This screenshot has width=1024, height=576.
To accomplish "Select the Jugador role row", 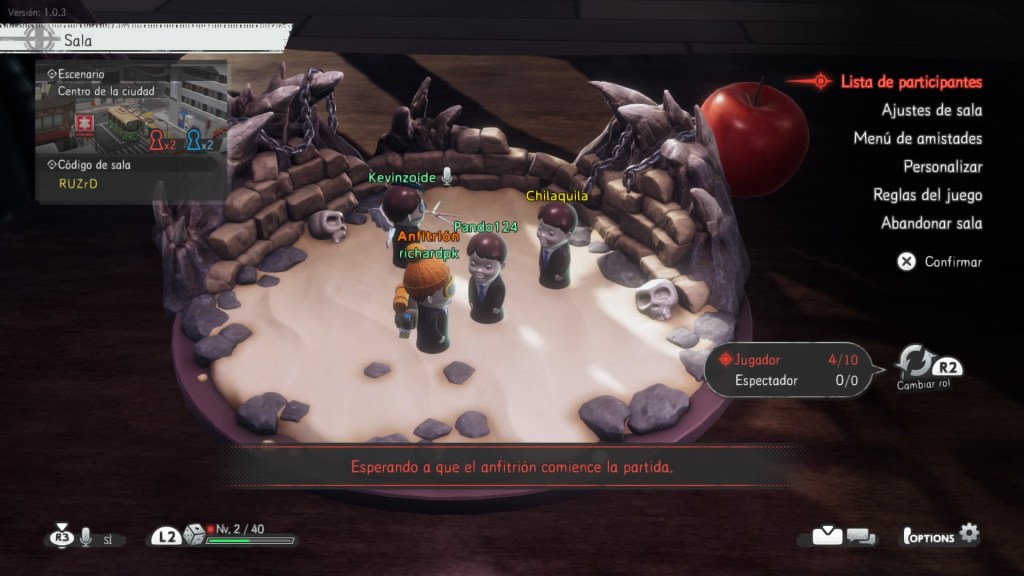I will (x=786, y=359).
